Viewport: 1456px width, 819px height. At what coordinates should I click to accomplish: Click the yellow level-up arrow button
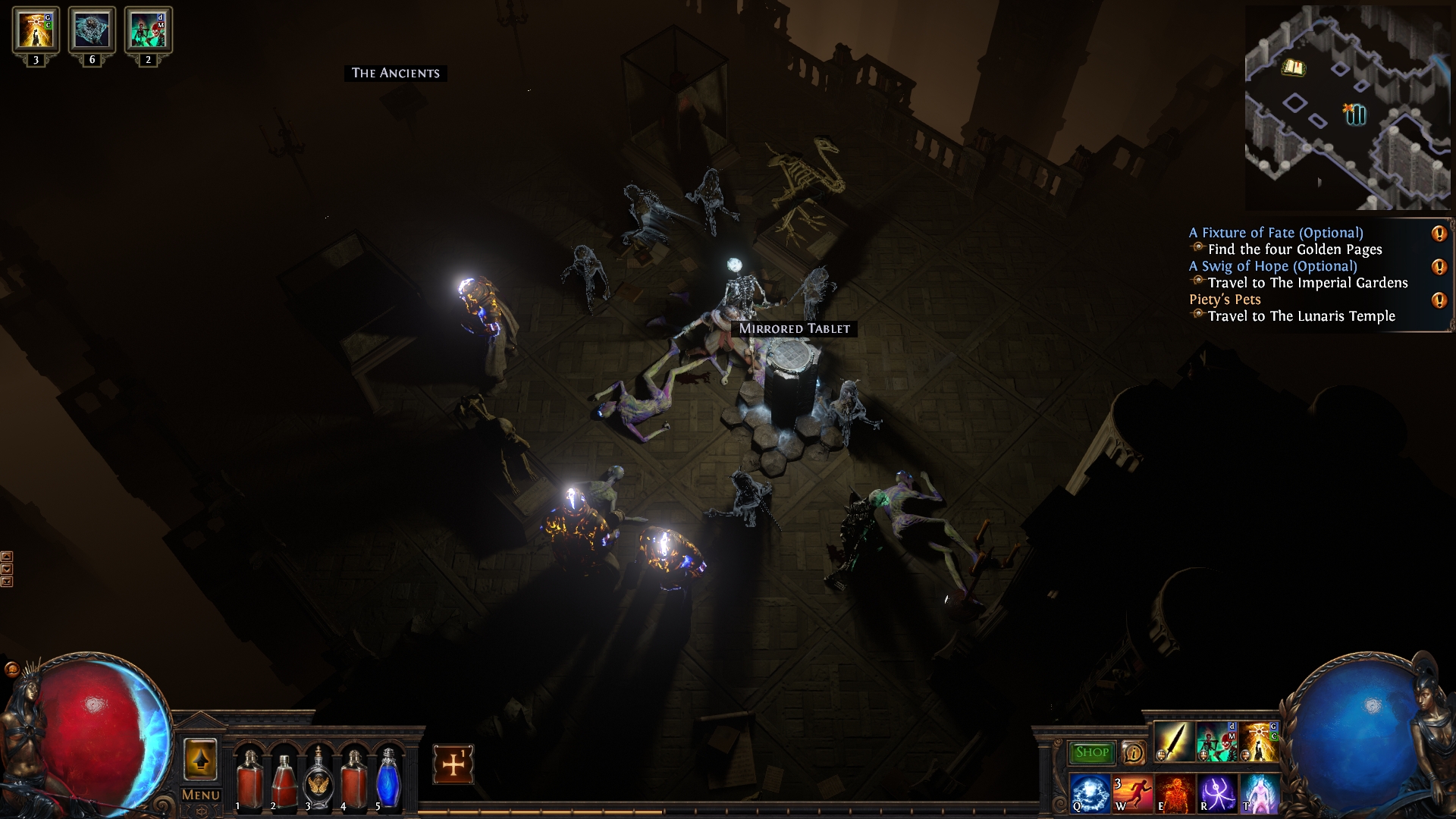(x=200, y=760)
